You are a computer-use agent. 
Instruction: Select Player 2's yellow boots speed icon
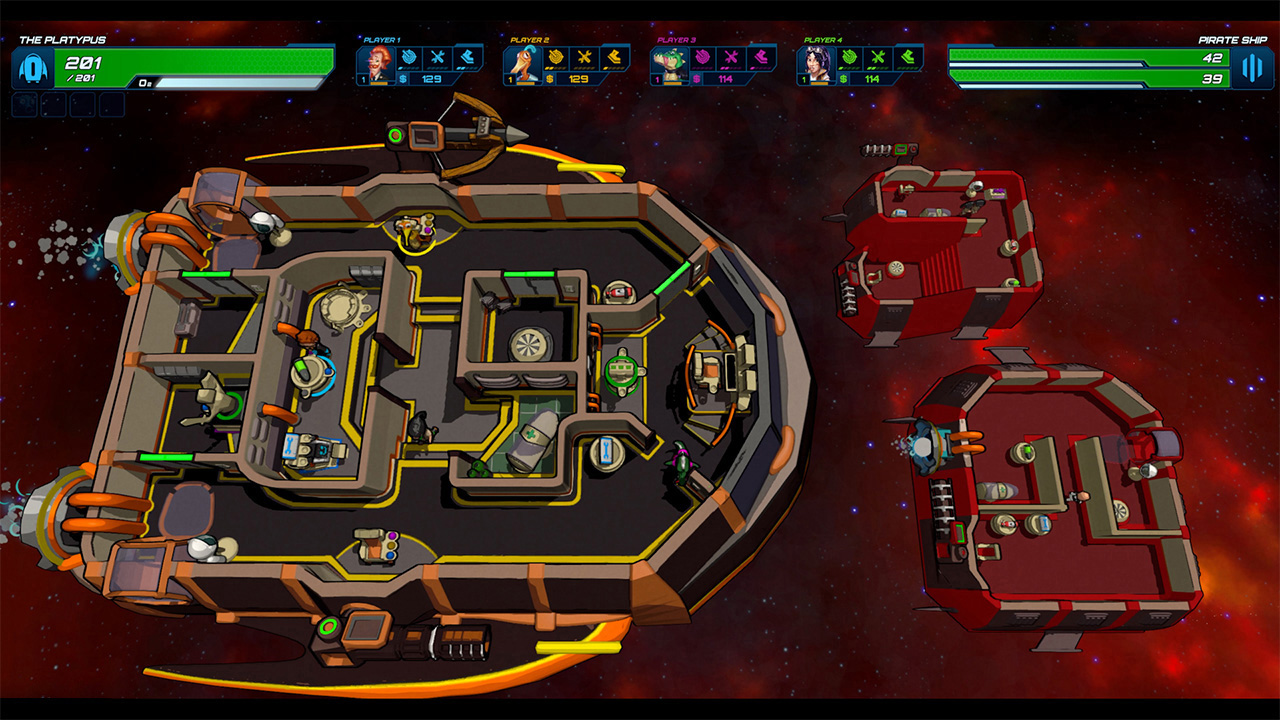click(x=615, y=57)
